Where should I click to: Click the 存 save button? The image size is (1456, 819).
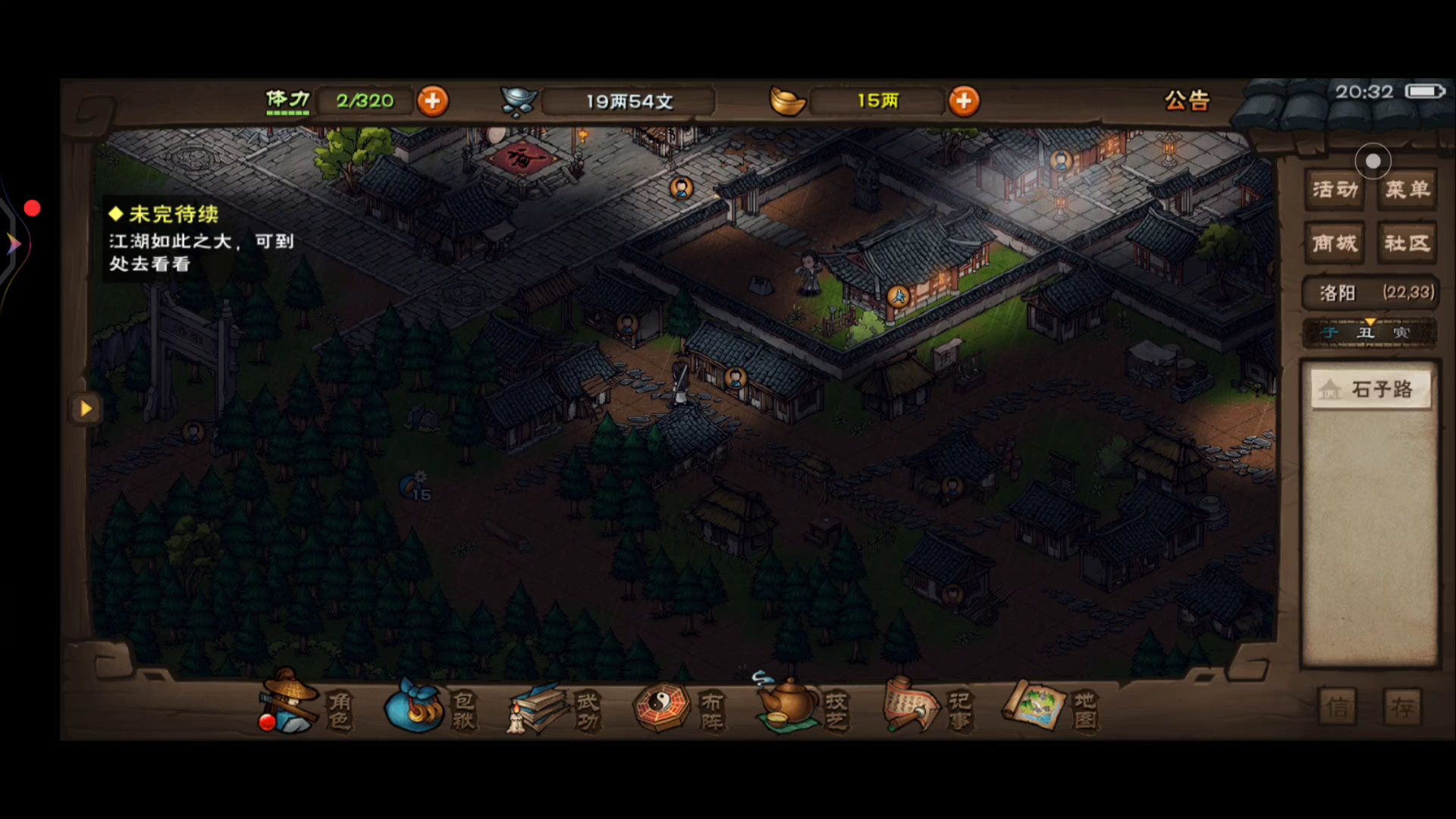1401,708
